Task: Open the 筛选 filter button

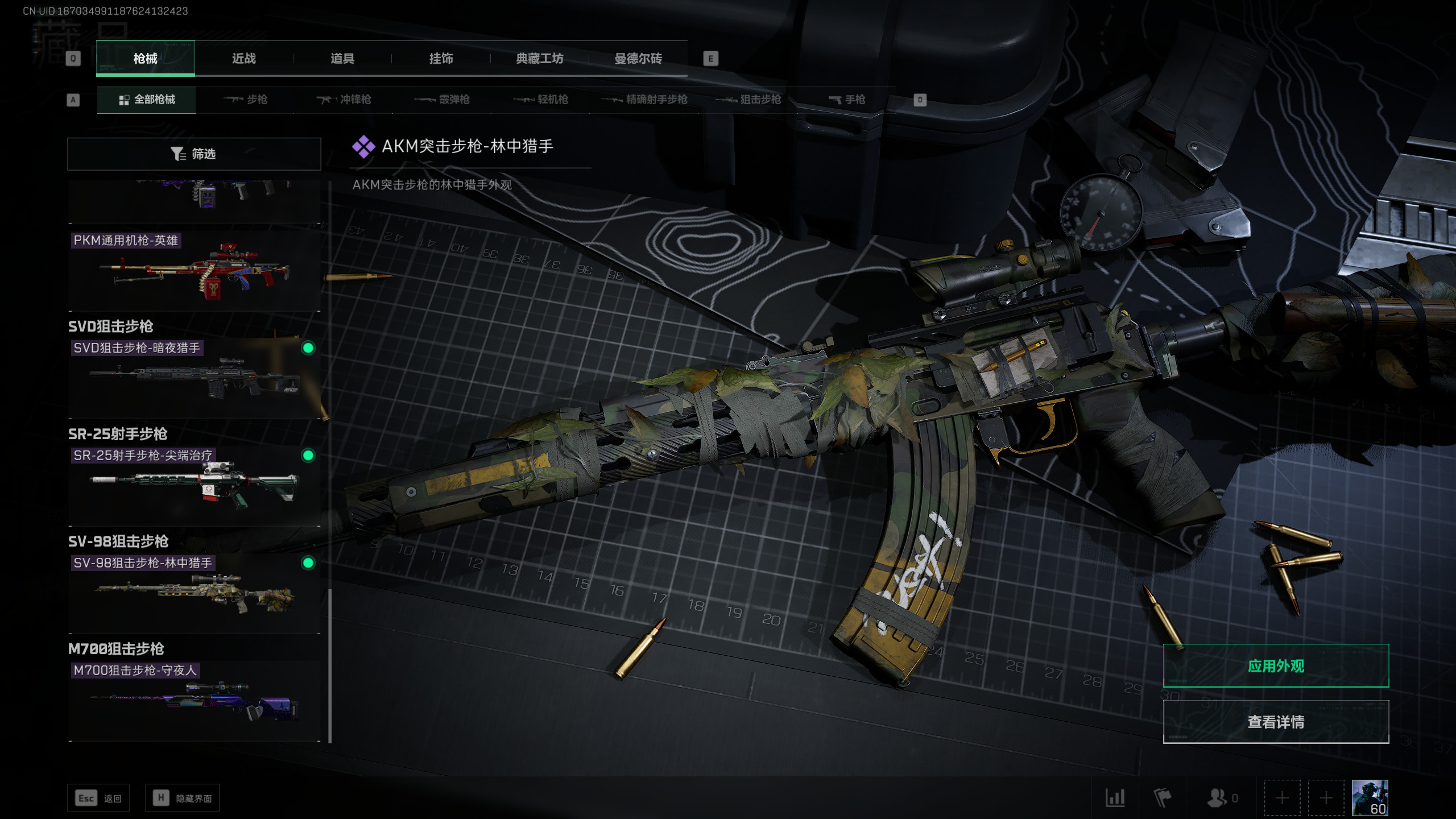Action: click(x=194, y=154)
